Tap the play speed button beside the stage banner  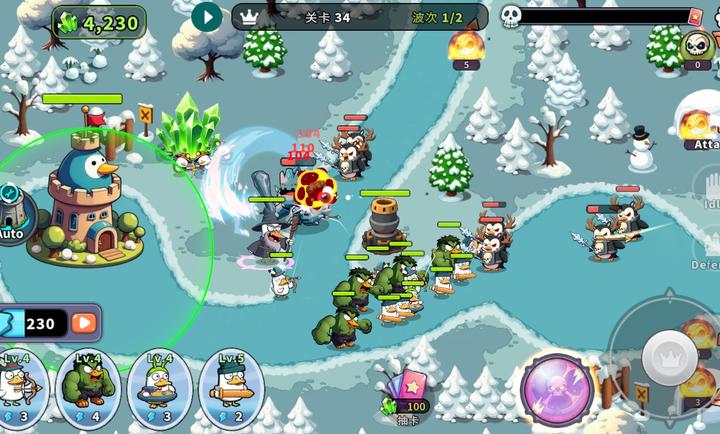(x=206, y=16)
